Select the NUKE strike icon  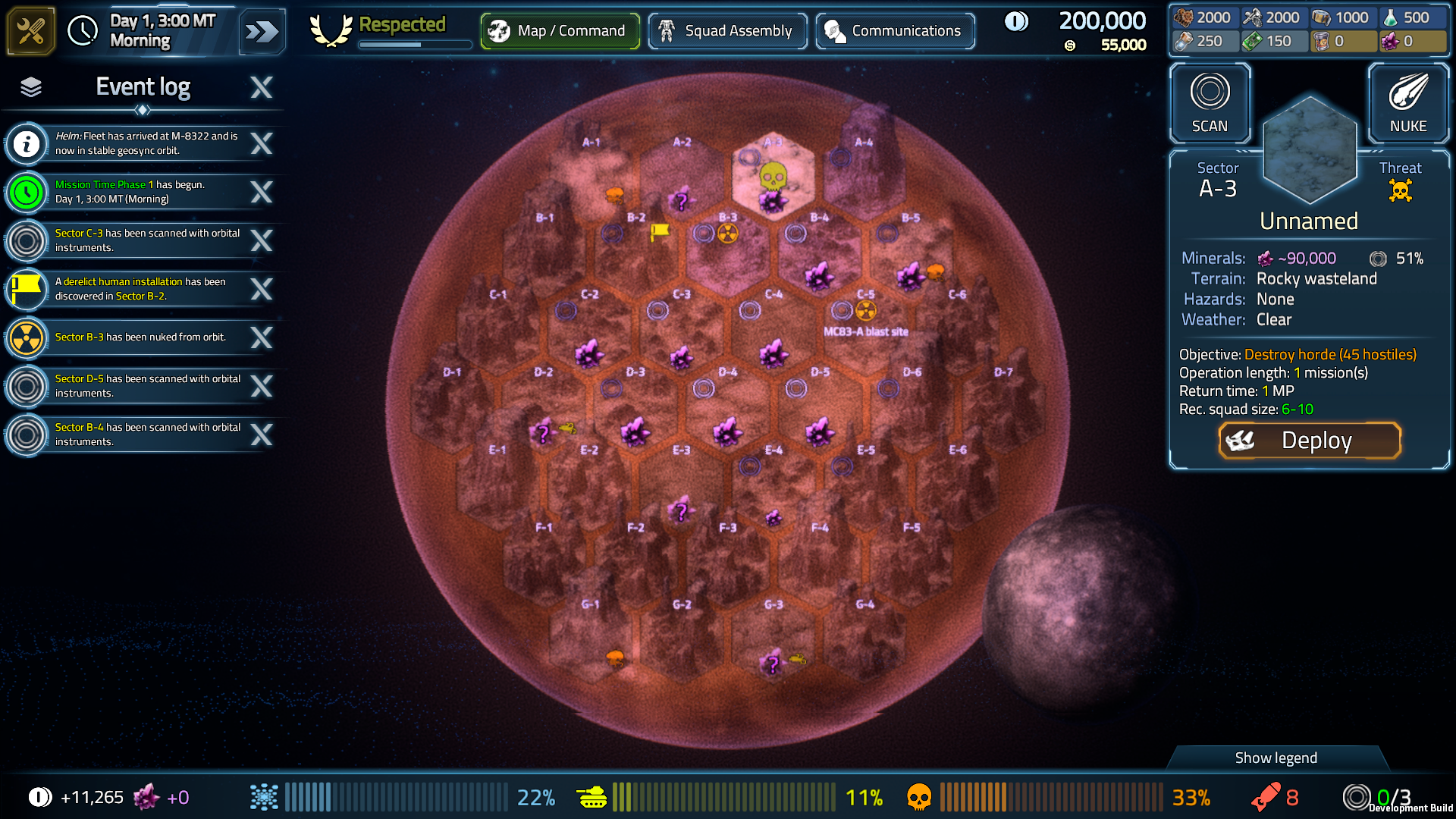pyautogui.click(x=1408, y=103)
